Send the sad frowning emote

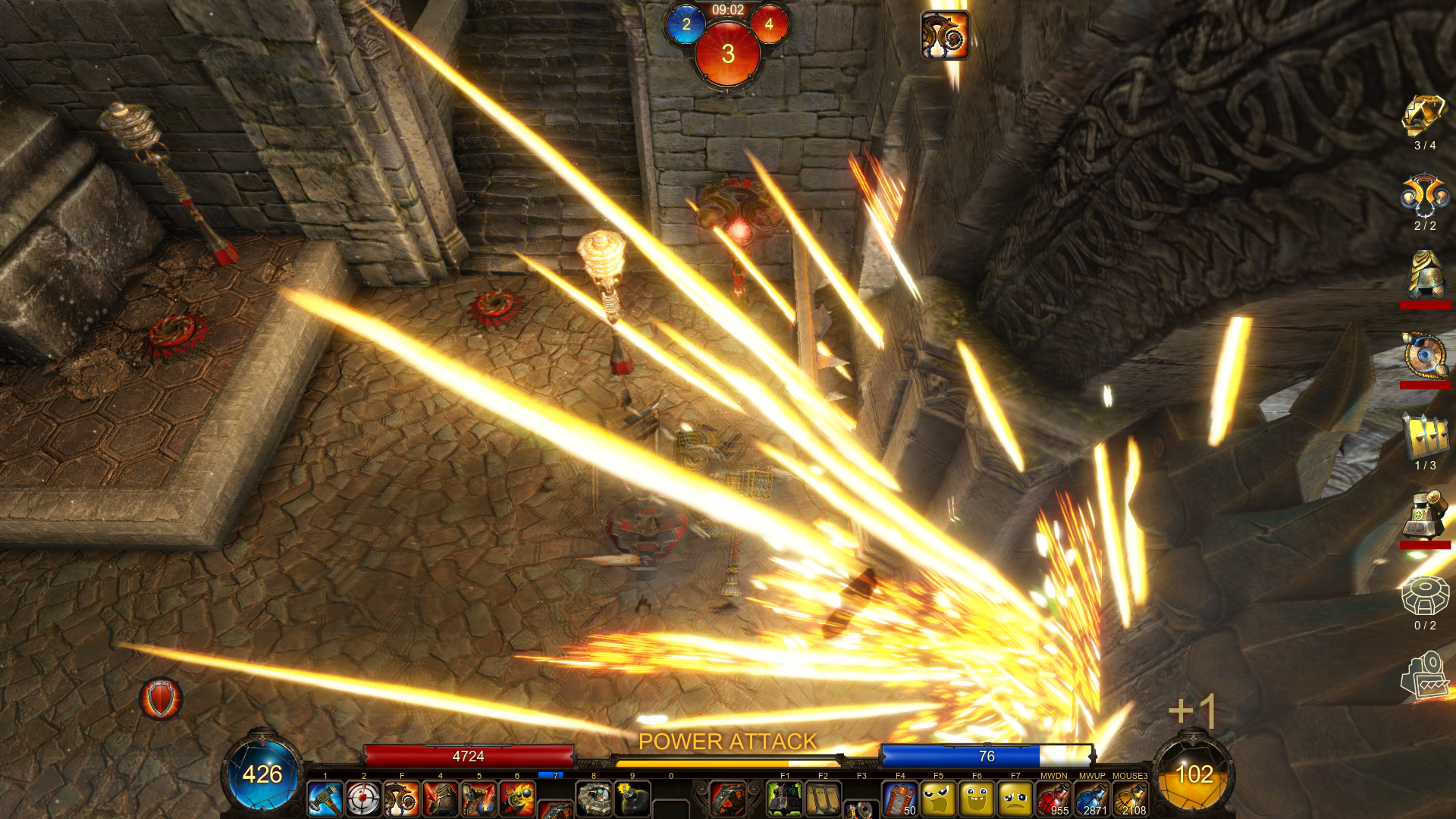[1015, 799]
